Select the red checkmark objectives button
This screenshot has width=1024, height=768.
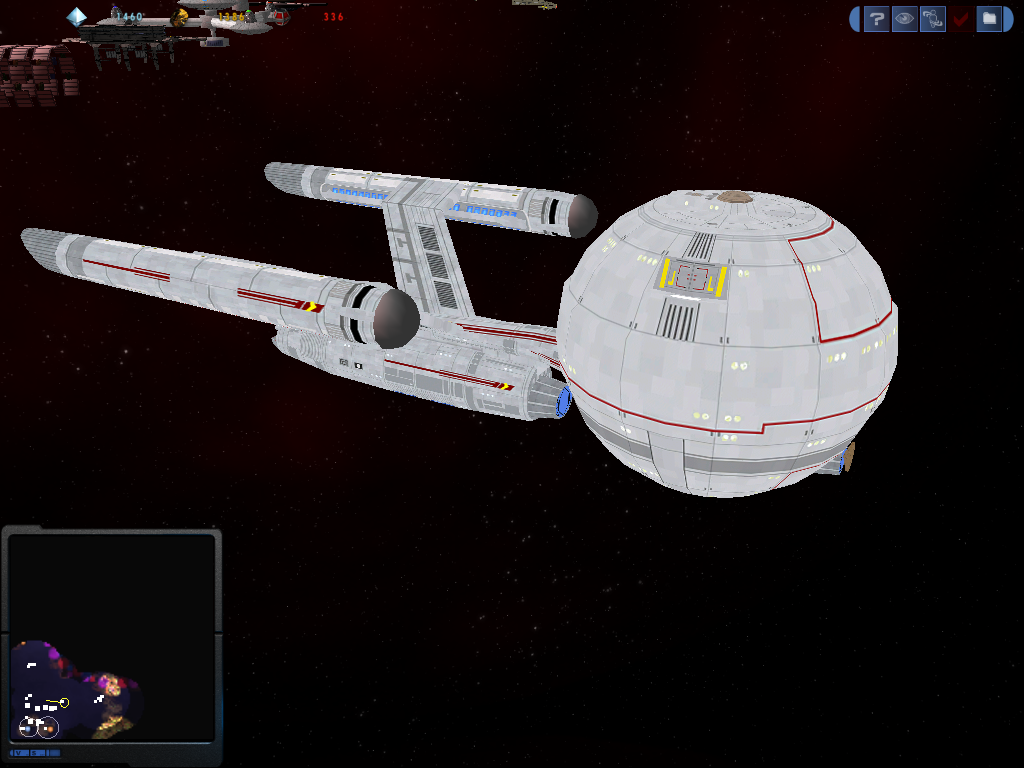[960, 18]
